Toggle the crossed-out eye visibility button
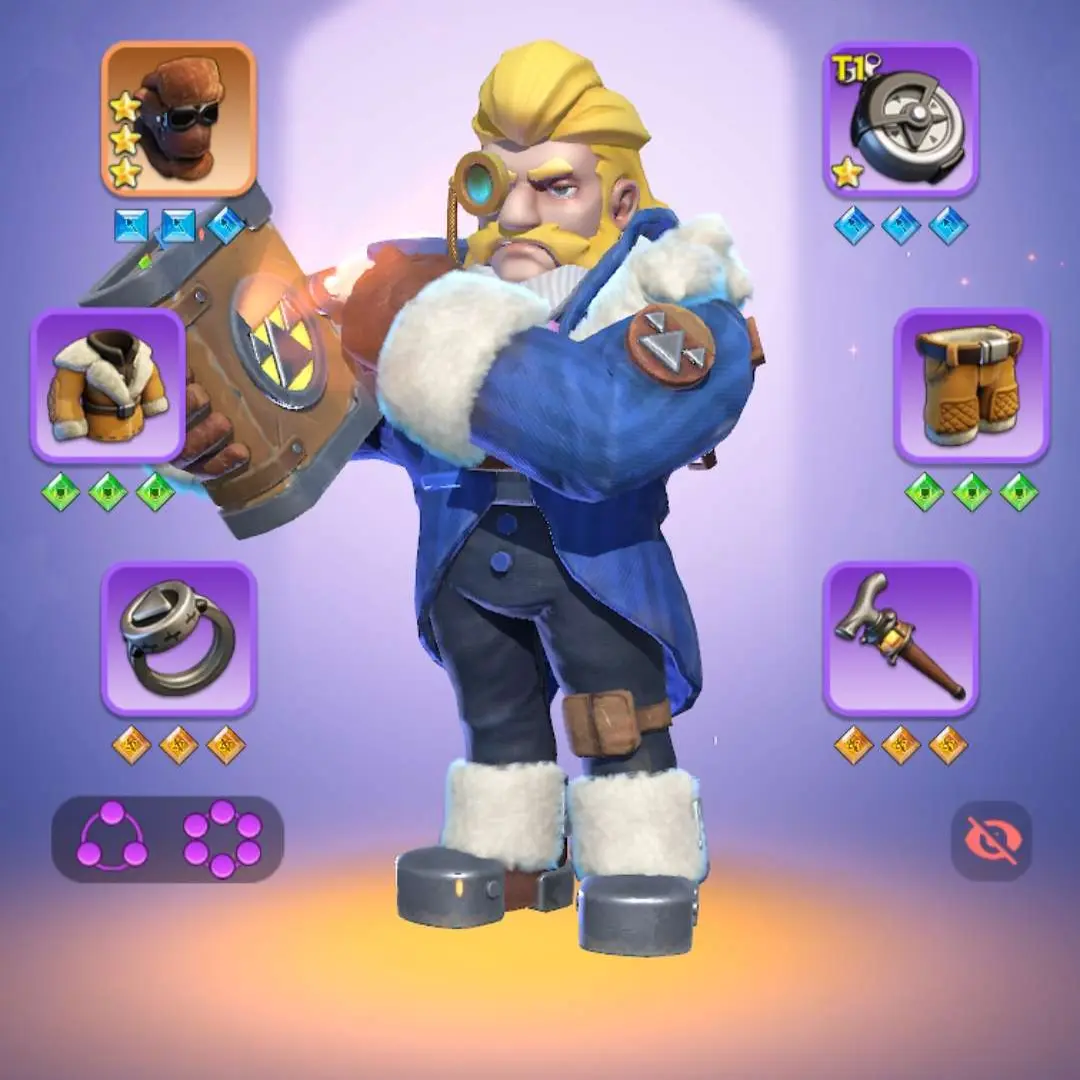This screenshot has height=1080, width=1080. [x=990, y=840]
